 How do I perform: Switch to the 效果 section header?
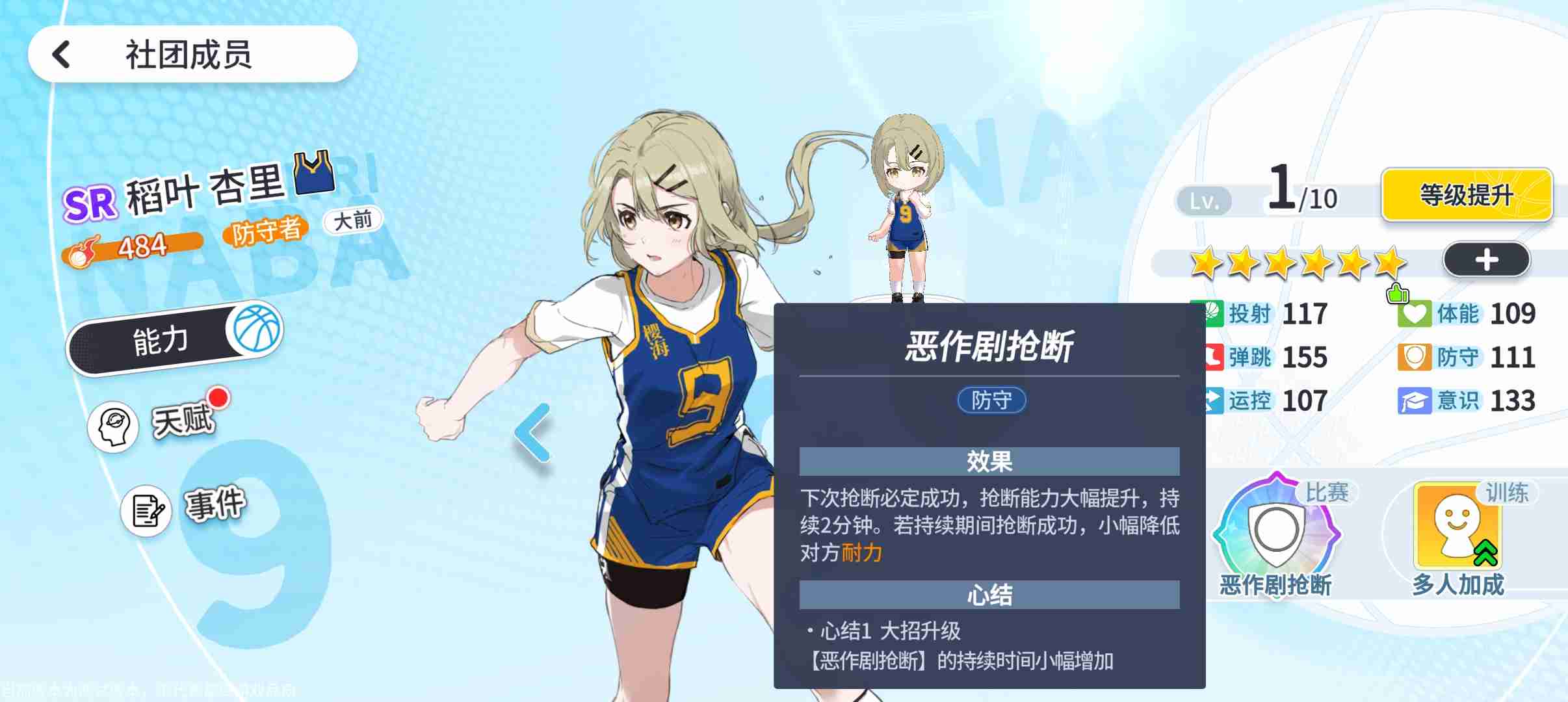pos(990,461)
